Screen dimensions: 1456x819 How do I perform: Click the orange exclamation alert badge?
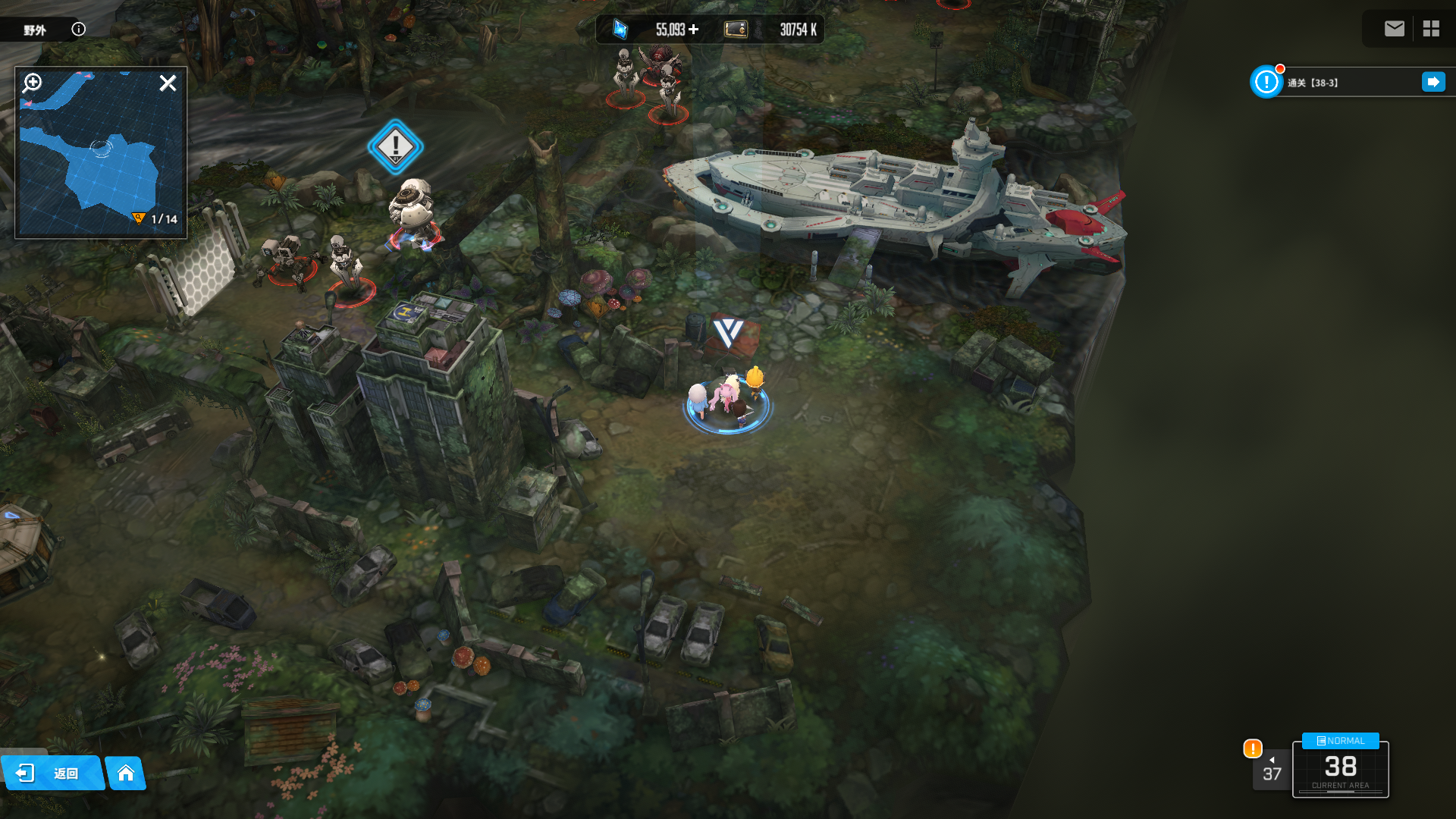(1253, 748)
